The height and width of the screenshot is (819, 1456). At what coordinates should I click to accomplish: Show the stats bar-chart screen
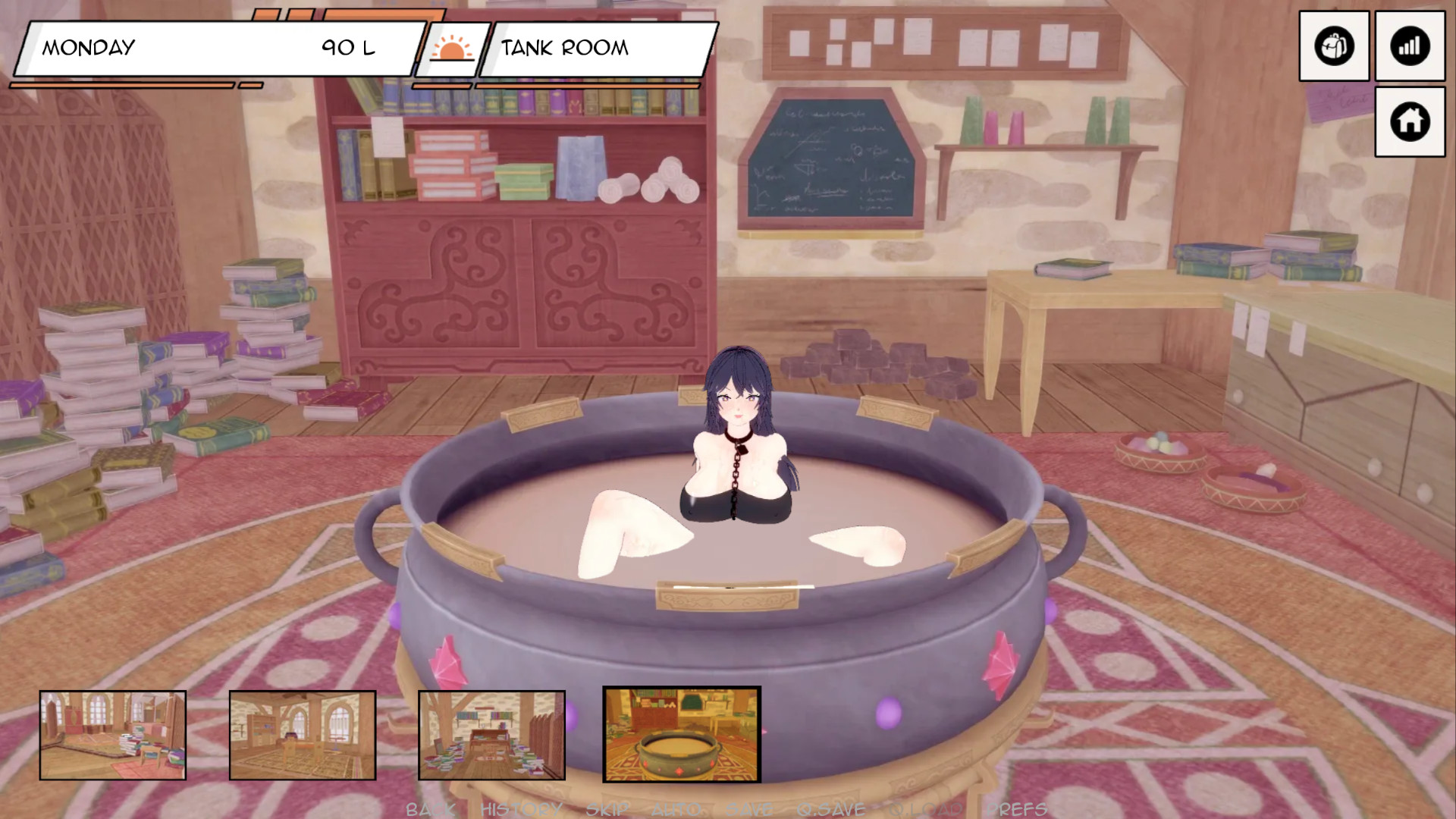[x=1410, y=46]
